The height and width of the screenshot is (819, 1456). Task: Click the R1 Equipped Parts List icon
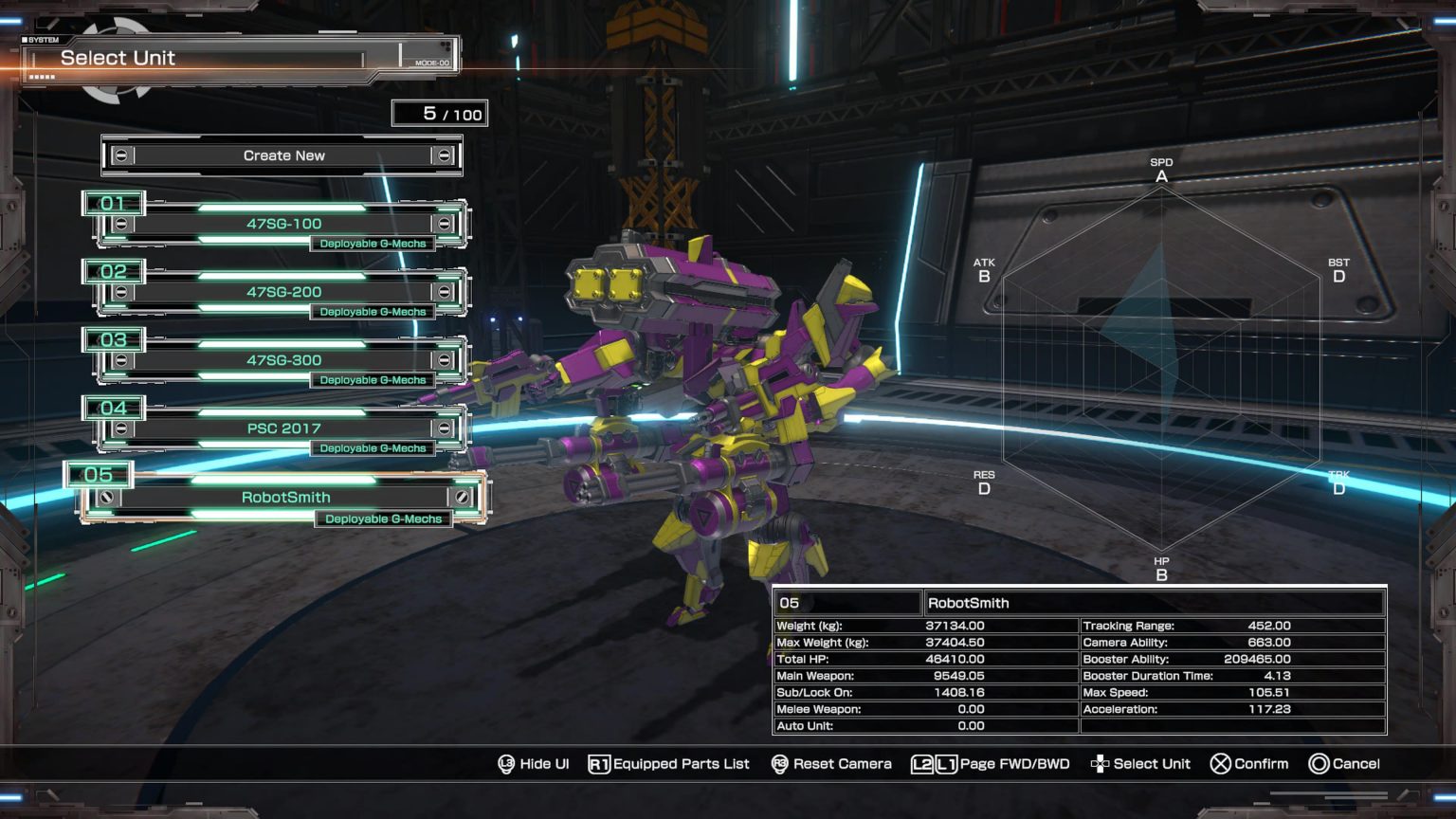pos(601,763)
